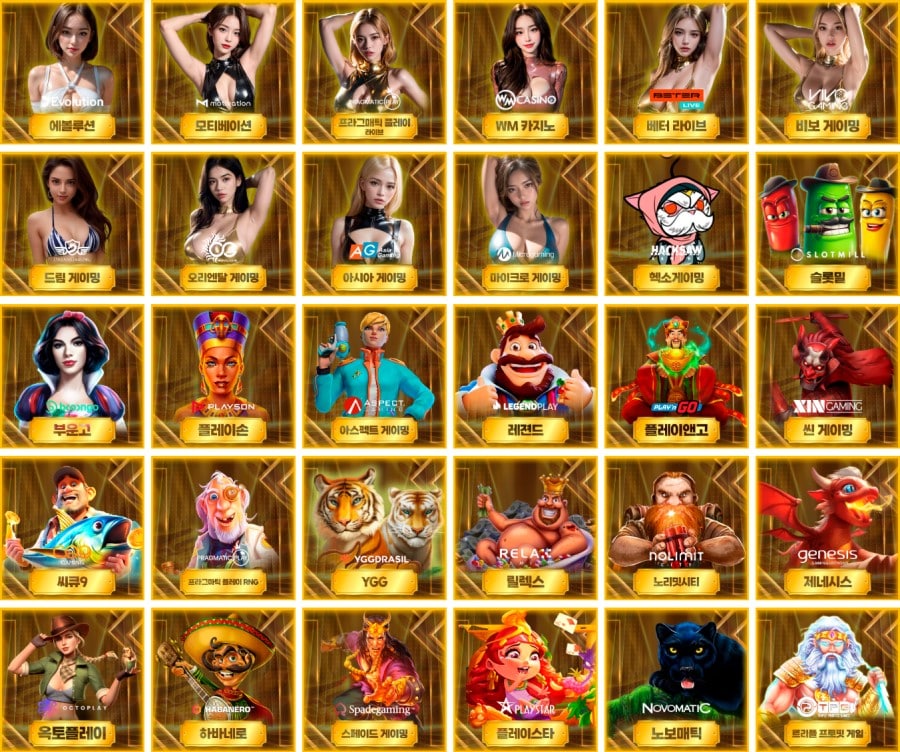Select the Asia Gaming AG tile
900x752 pixels.
point(374,224)
